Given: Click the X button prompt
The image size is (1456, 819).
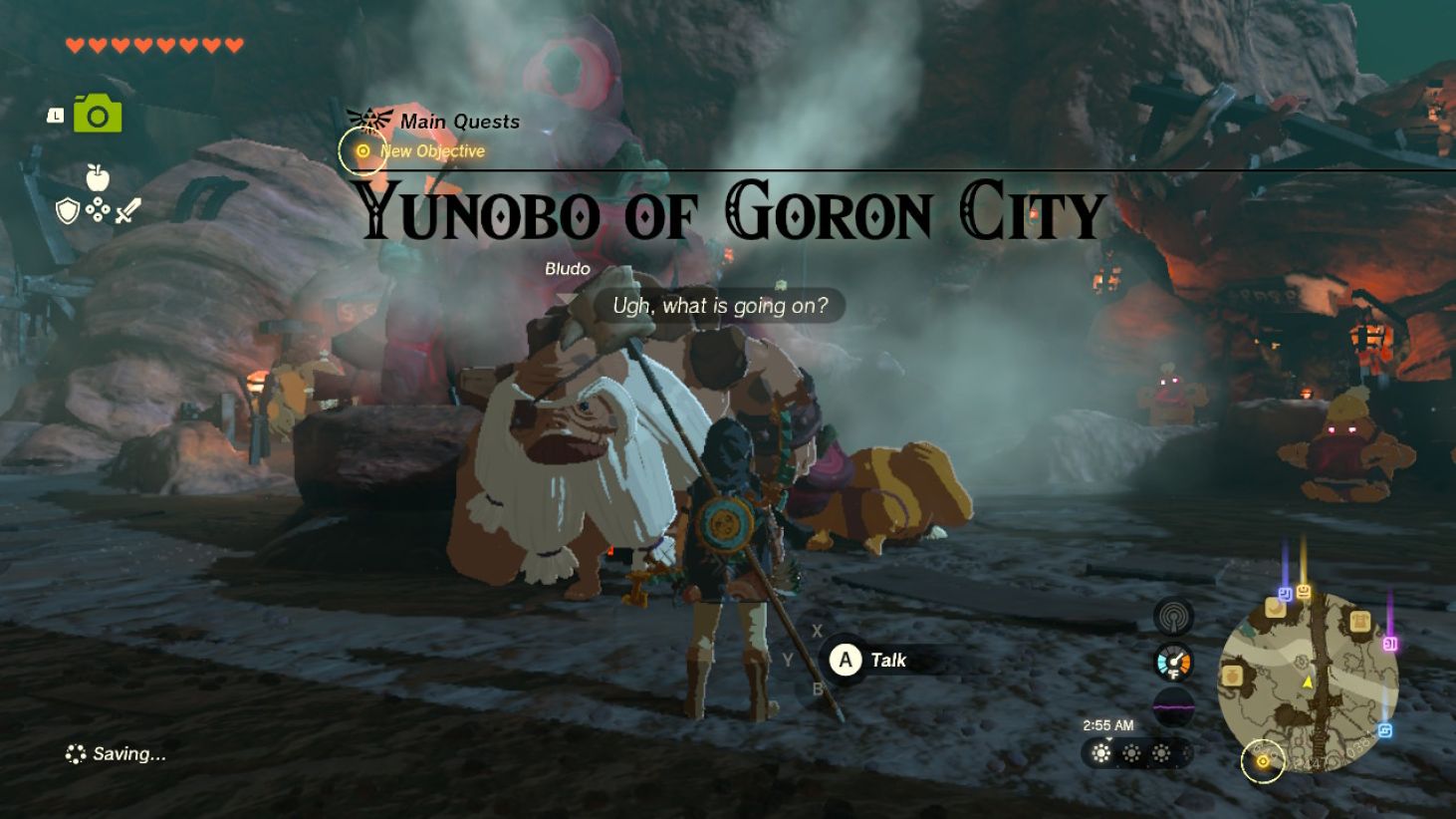Looking at the screenshot, I should point(818,630).
